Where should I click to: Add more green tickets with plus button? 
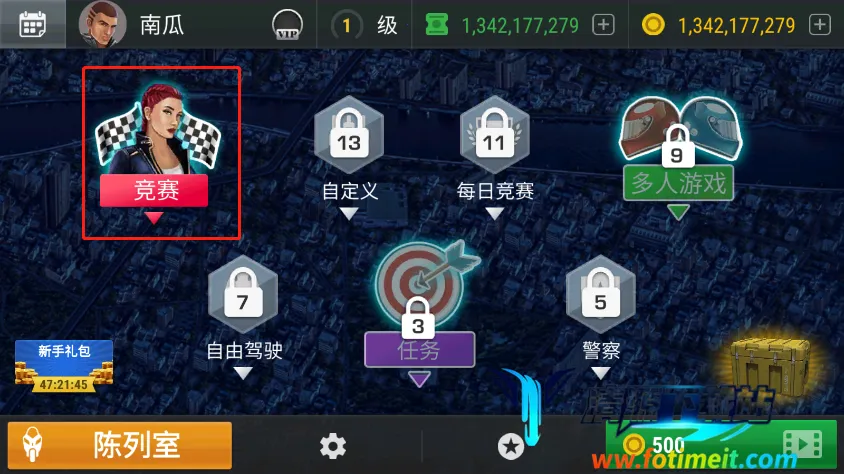coord(603,25)
